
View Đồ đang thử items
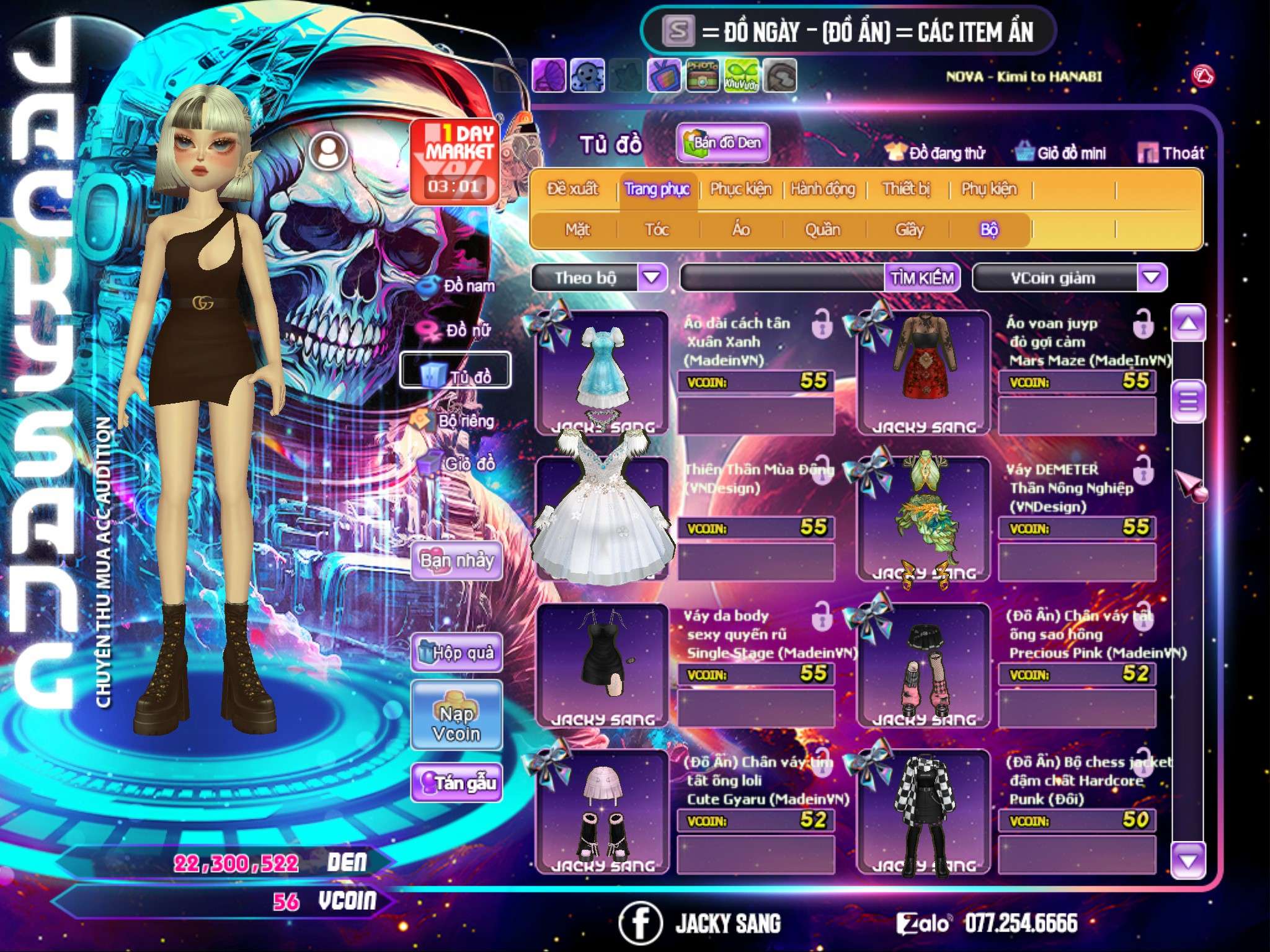coord(936,153)
